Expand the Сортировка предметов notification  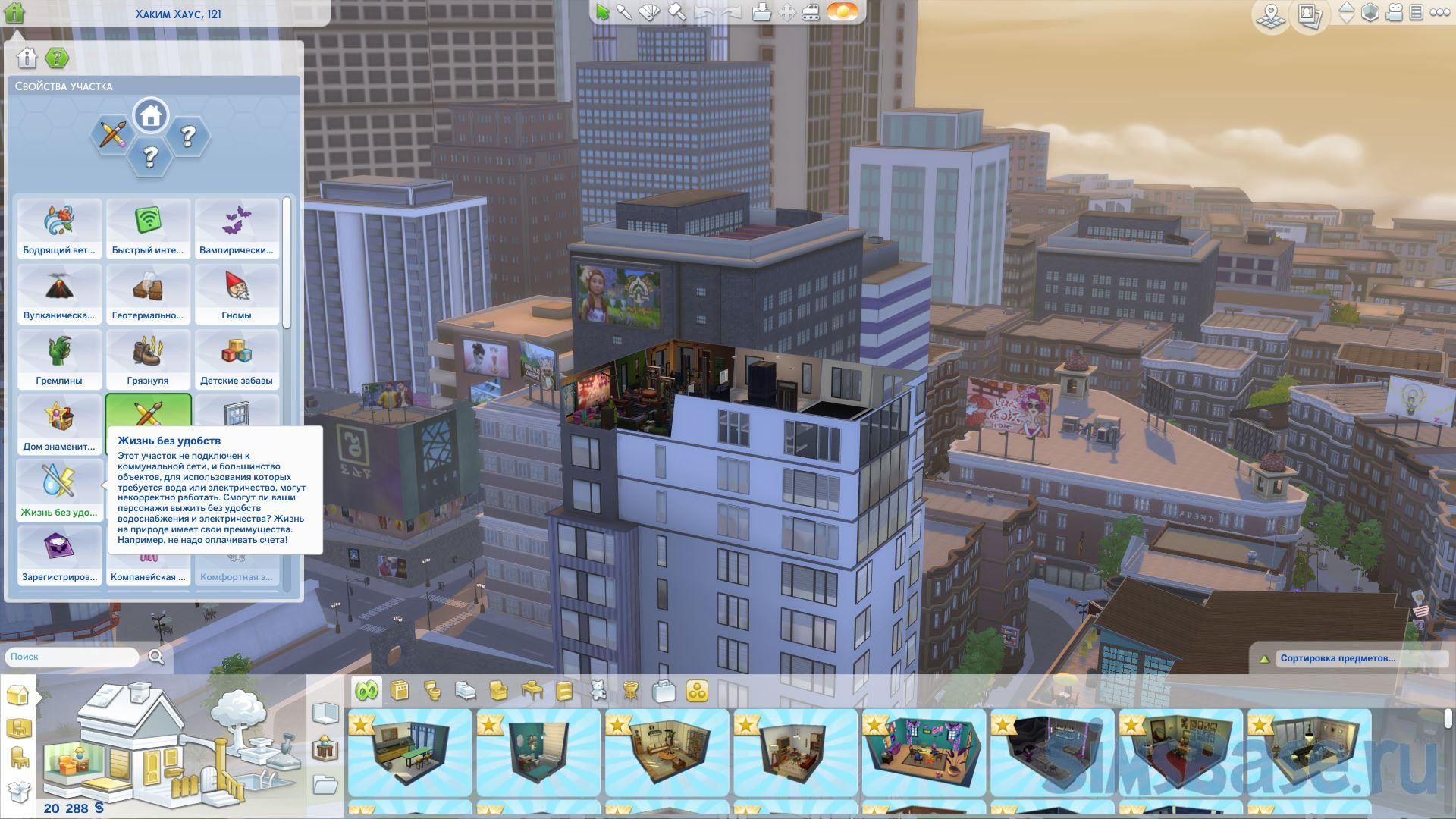(1338, 658)
